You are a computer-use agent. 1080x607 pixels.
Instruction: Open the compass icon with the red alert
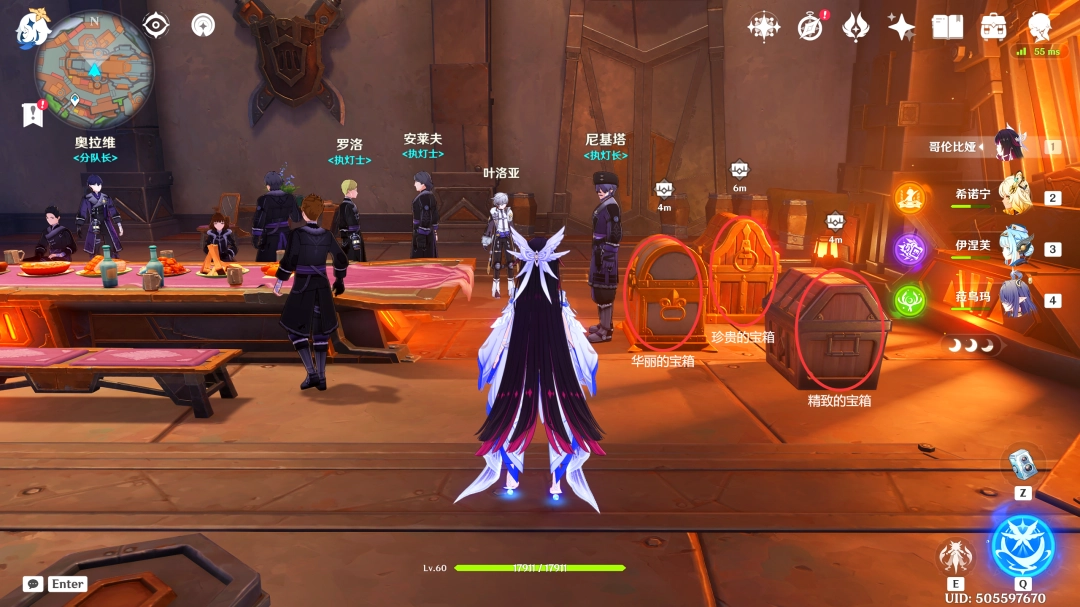(811, 27)
